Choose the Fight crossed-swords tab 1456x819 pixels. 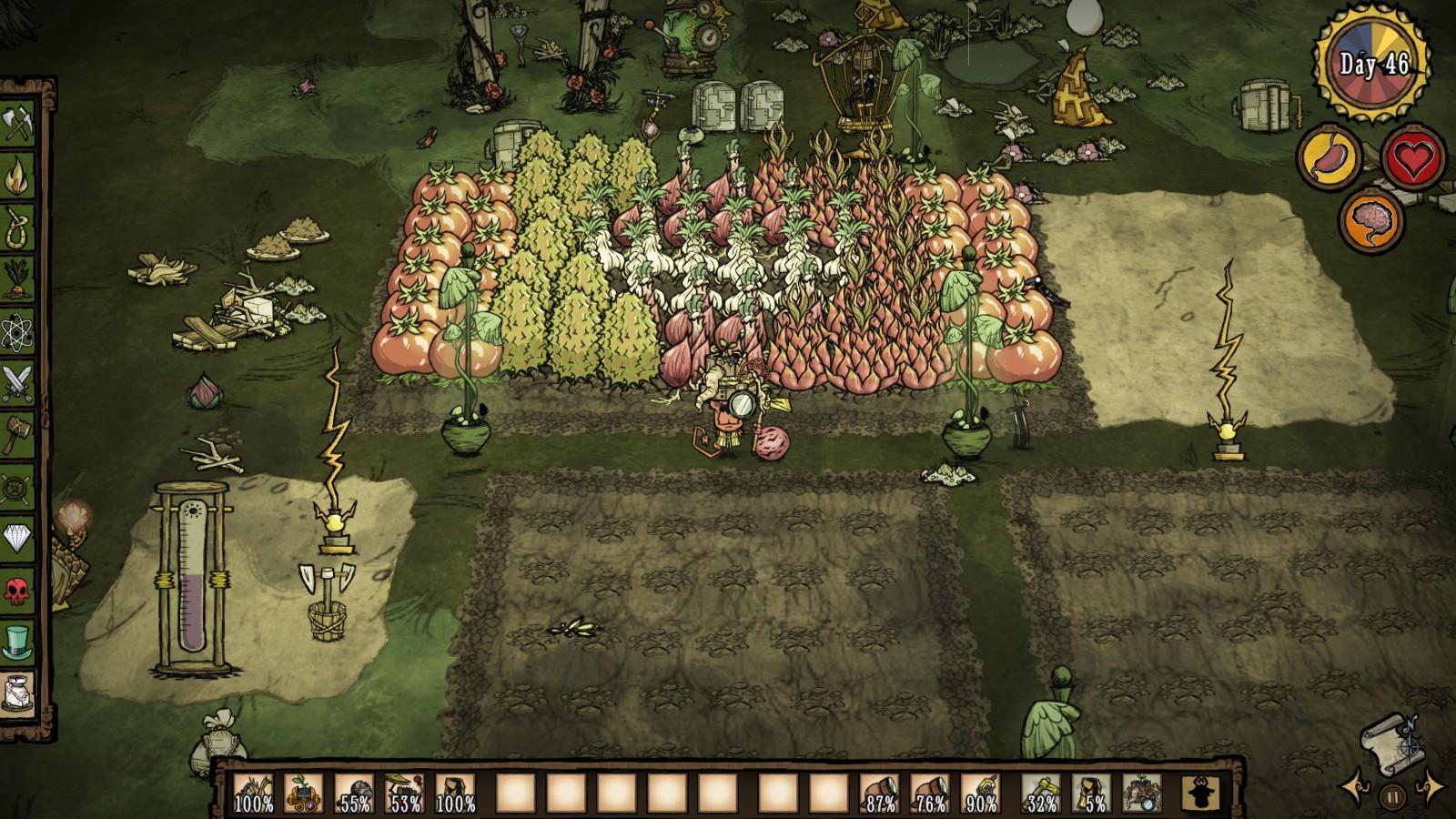click(x=18, y=383)
